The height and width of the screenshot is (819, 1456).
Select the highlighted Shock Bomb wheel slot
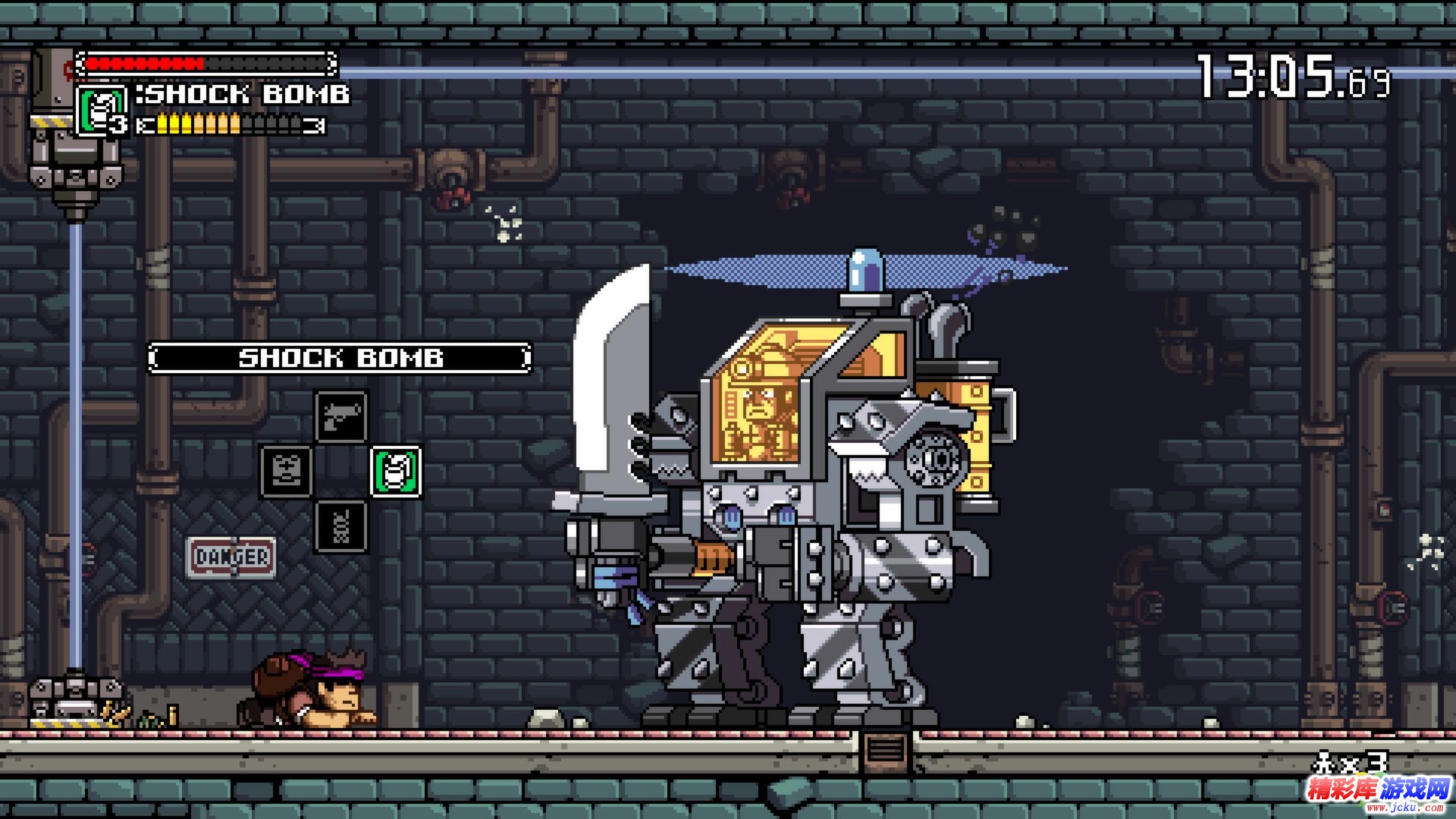point(396,471)
